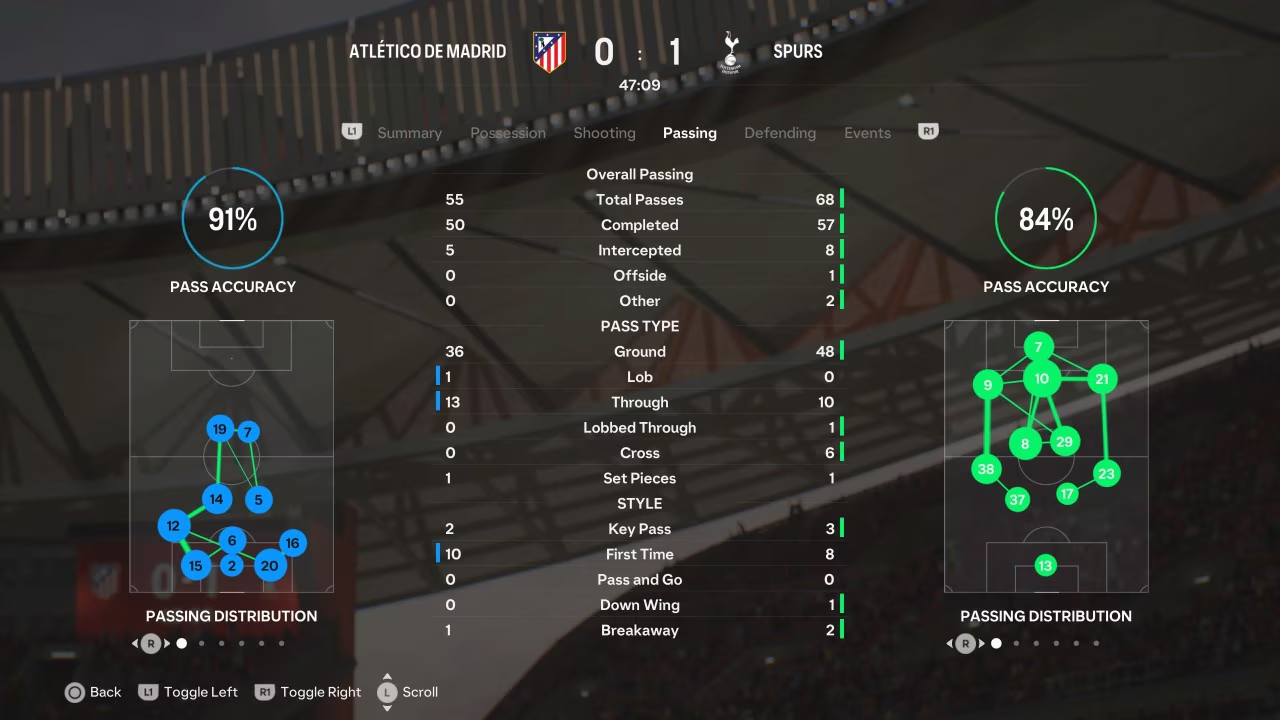Select Spurs player 10 passing node
This screenshot has width=1280, height=720.
click(1042, 378)
